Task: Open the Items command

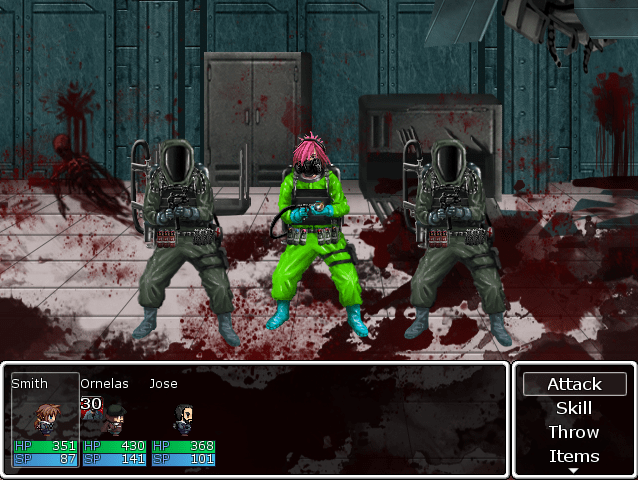Action: 574,456
